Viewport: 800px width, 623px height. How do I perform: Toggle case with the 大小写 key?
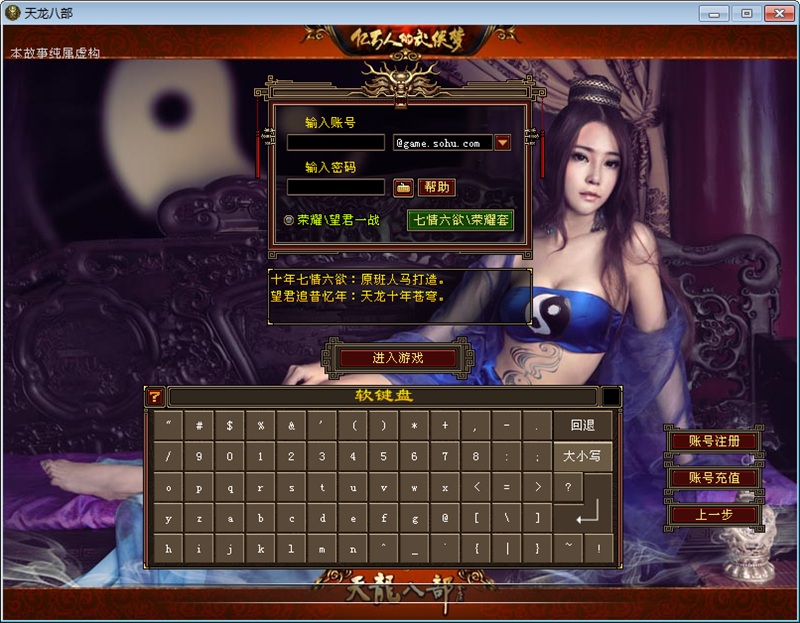point(582,457)
